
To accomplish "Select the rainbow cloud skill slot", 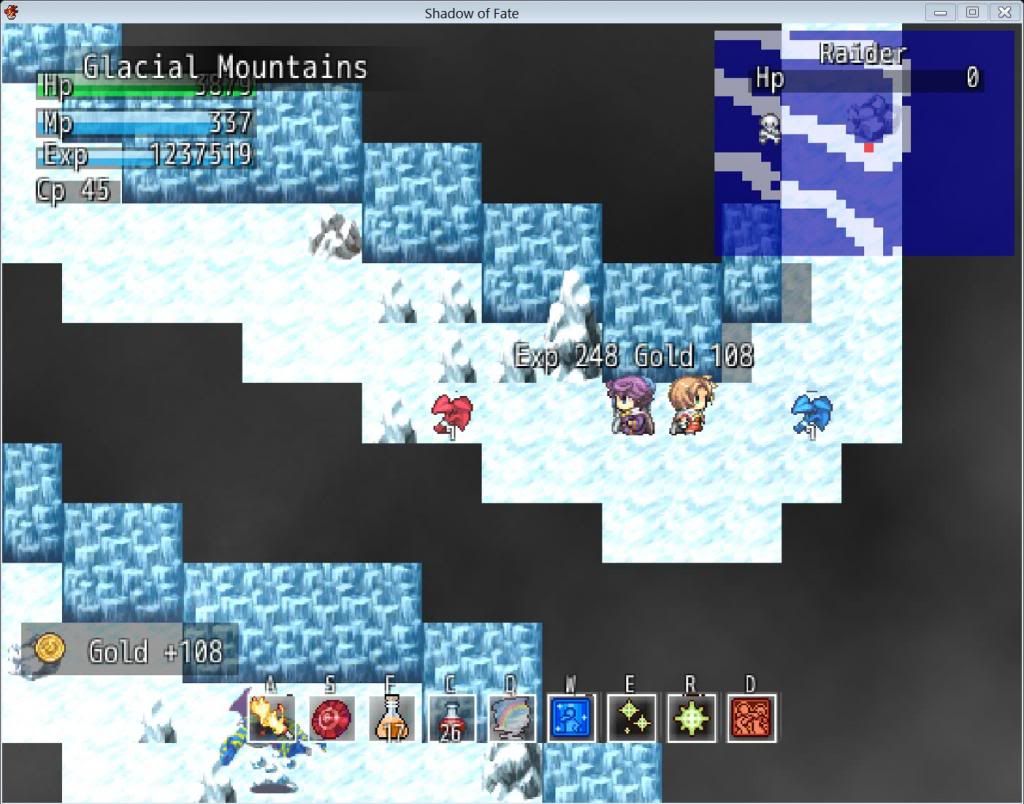I will [511, 718].
